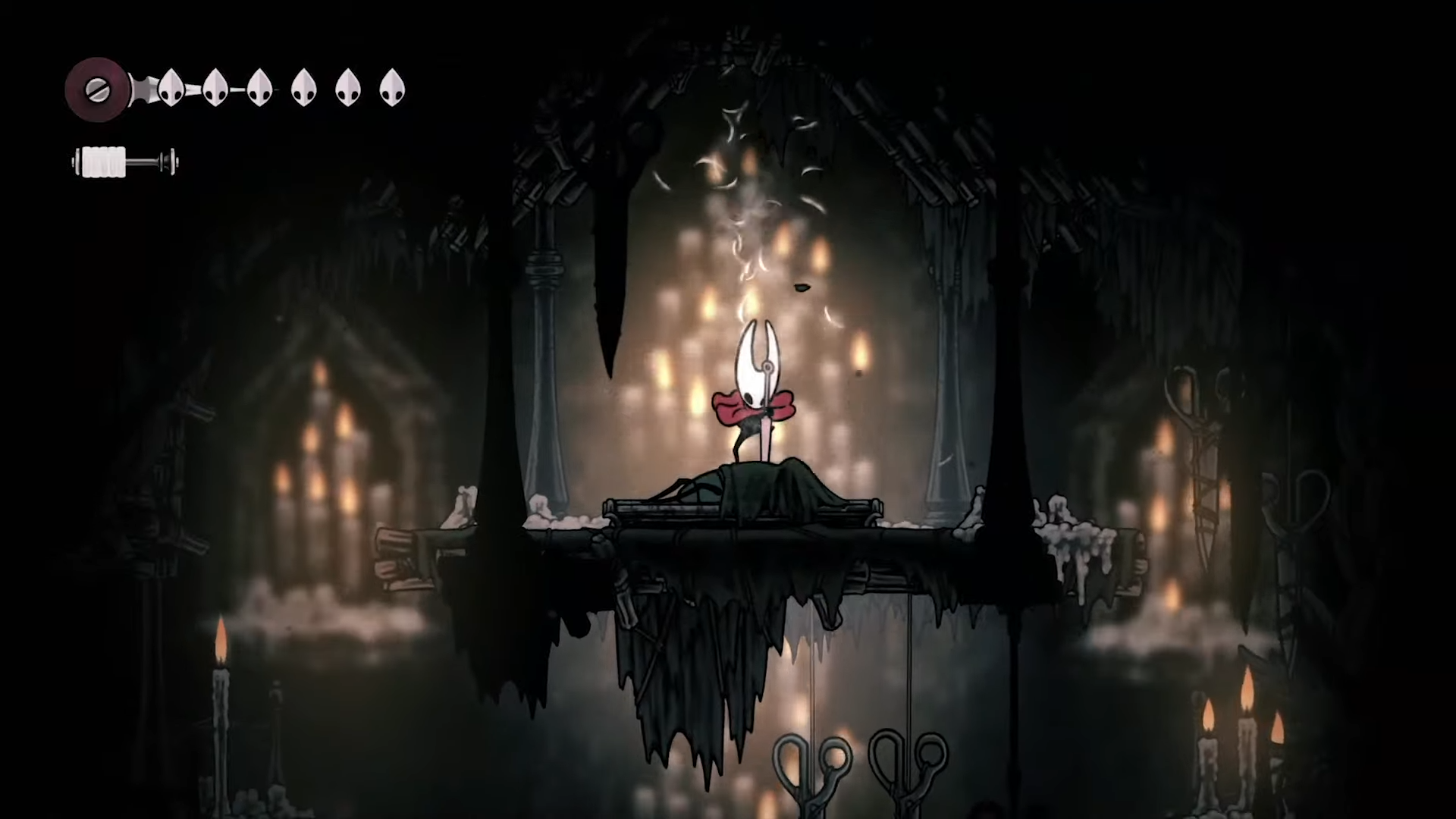
Task: Select the fourth health mask in the row
Action: 304,87
